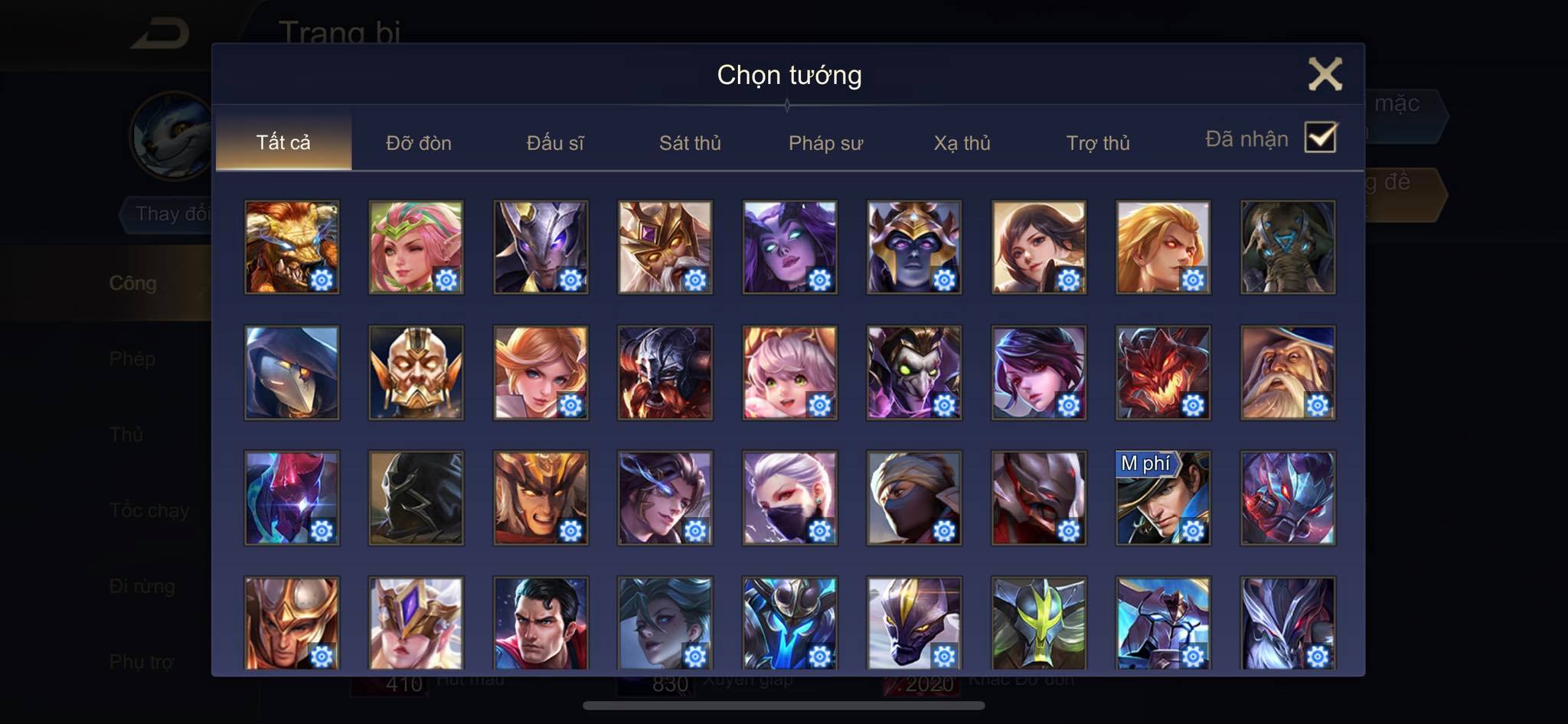
Task: Select the Pháp sư tab
Action: point(825,143)
